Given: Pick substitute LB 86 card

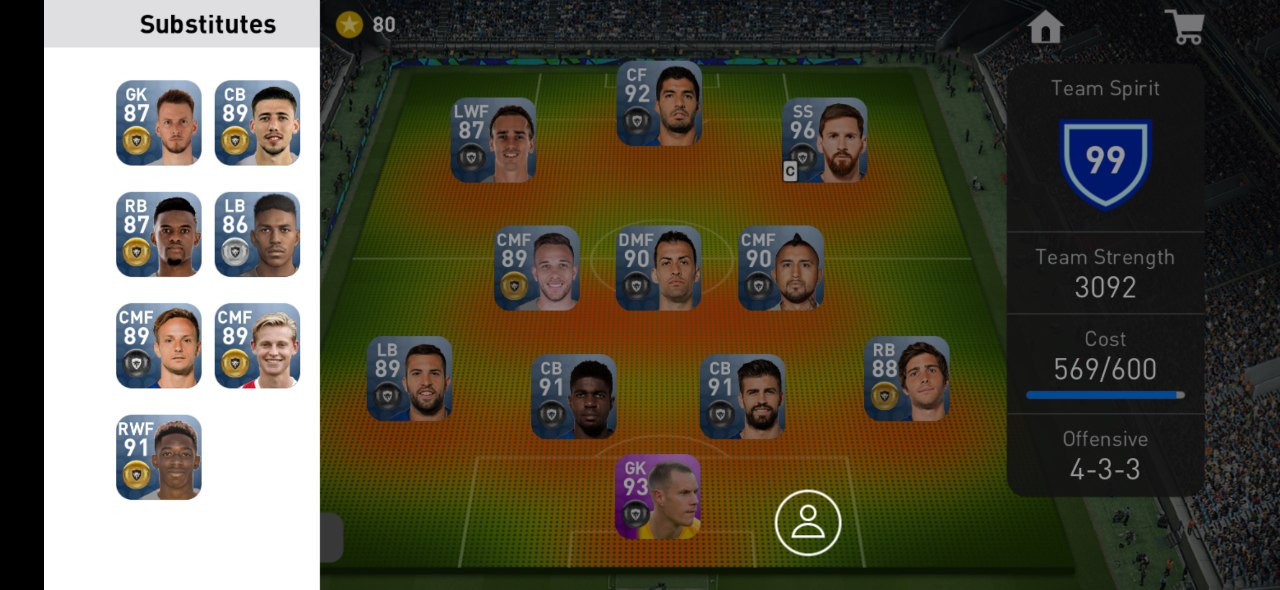Looking at the screenshot, I should click(x=257, y=234).
